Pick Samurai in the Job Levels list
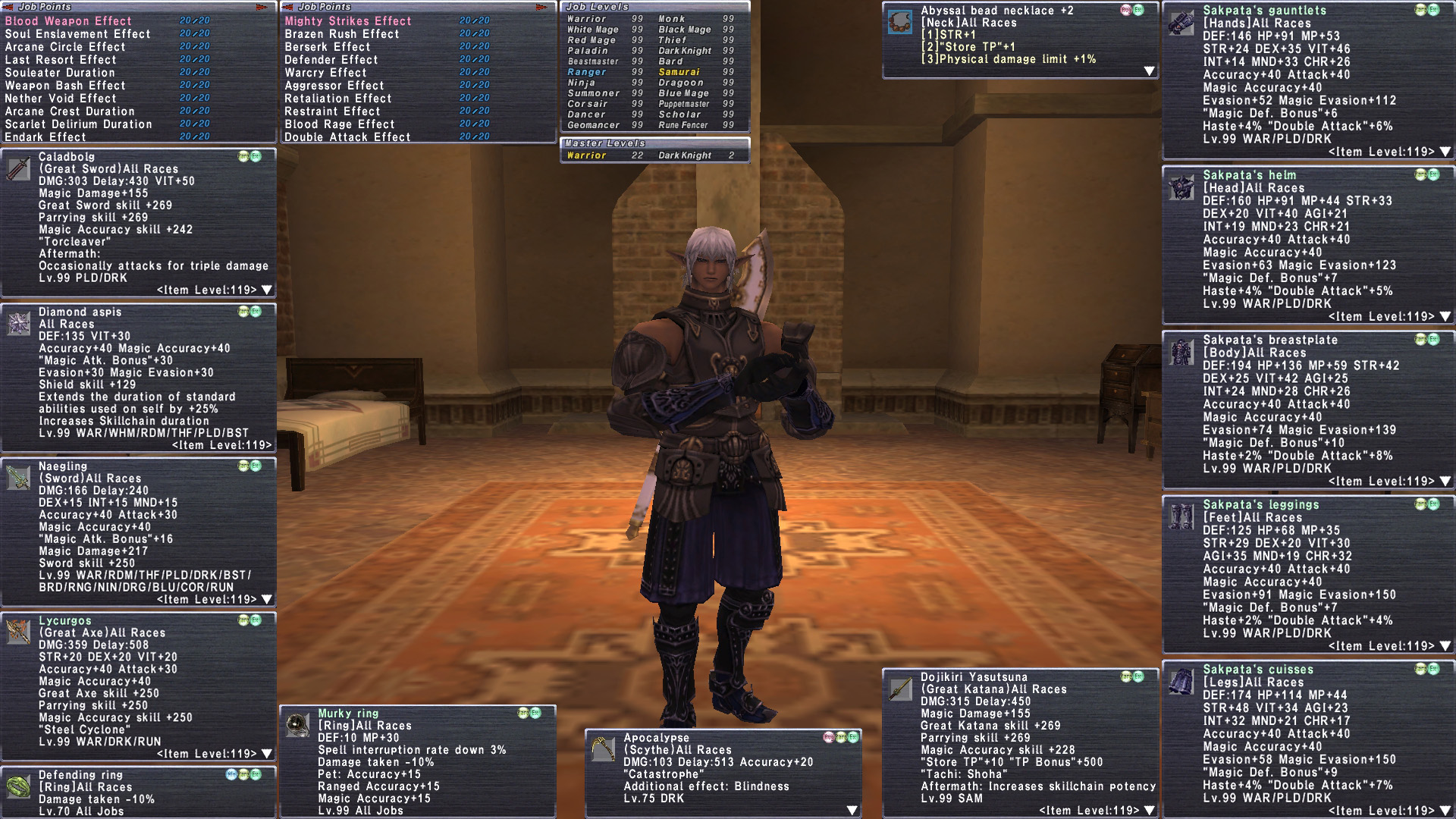1456x819 pixels. click(679, 72)
